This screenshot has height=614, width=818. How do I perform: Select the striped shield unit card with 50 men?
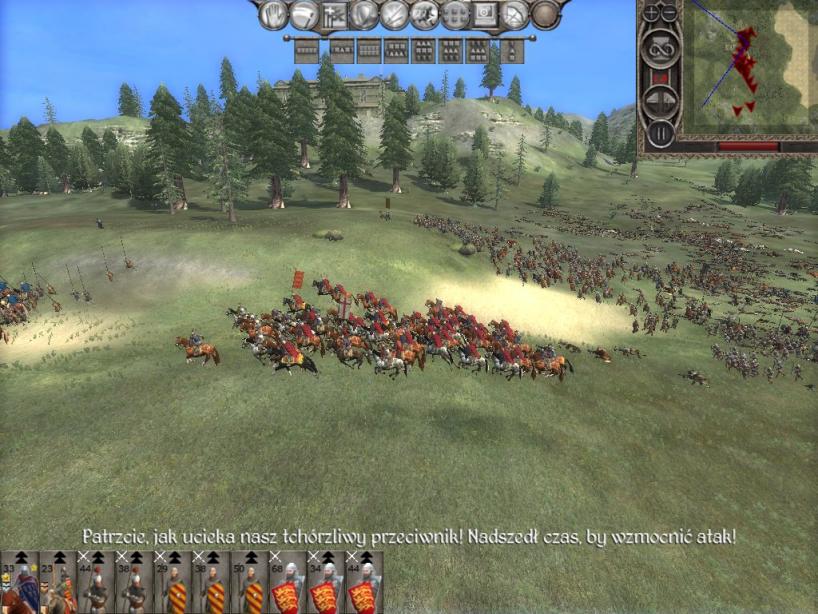pyautogui.click(x=250, y=584)
